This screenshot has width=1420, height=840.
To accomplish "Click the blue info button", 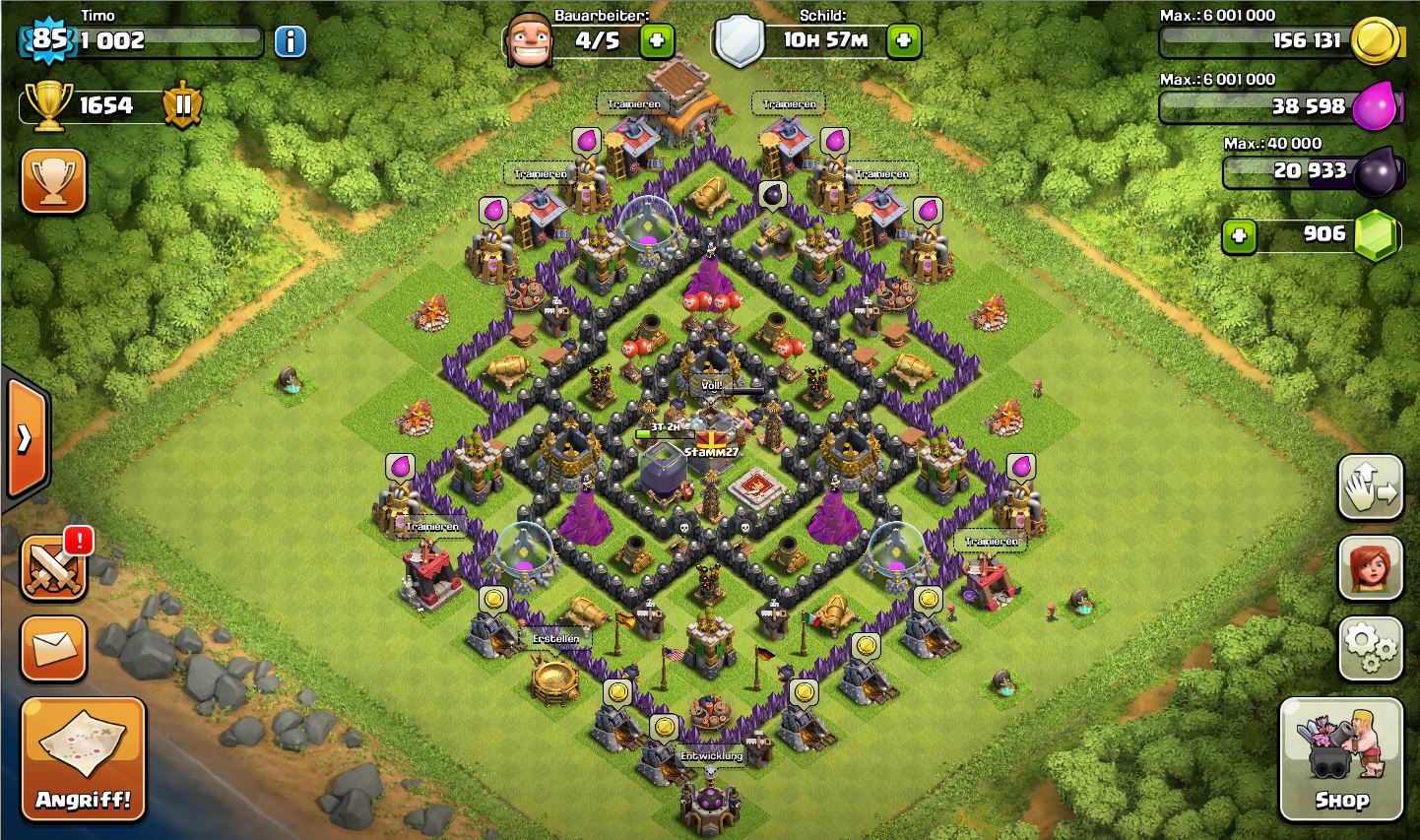I will (x=290, y=41).
